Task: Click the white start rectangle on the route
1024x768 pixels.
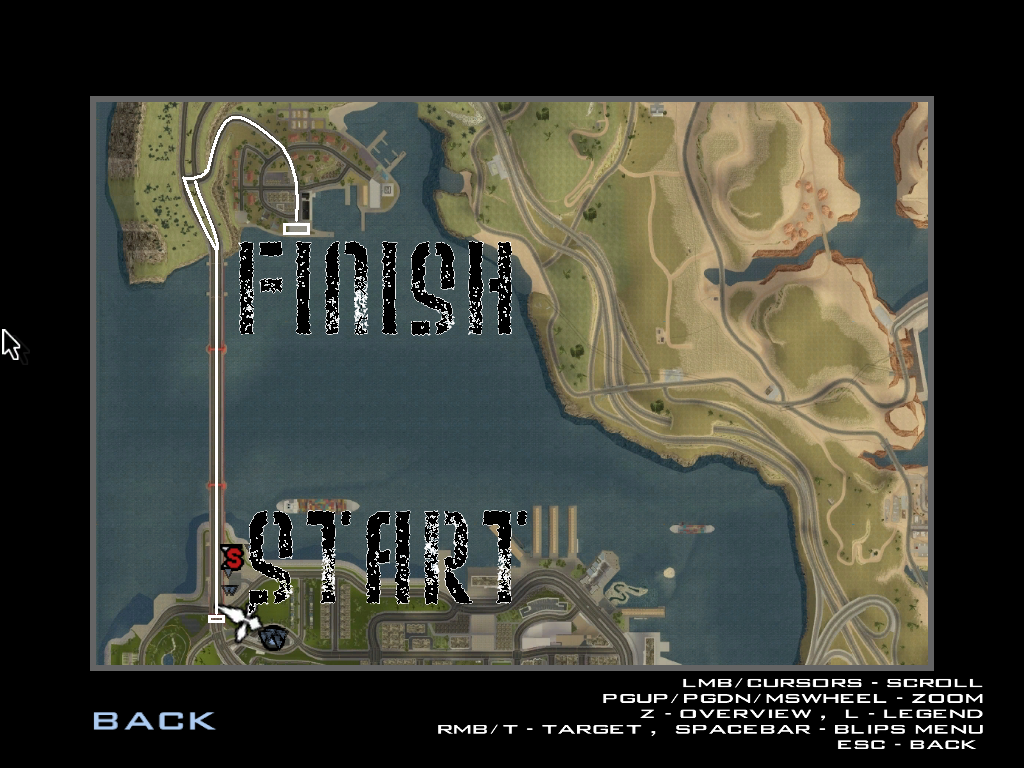Action: click(216, 619)
